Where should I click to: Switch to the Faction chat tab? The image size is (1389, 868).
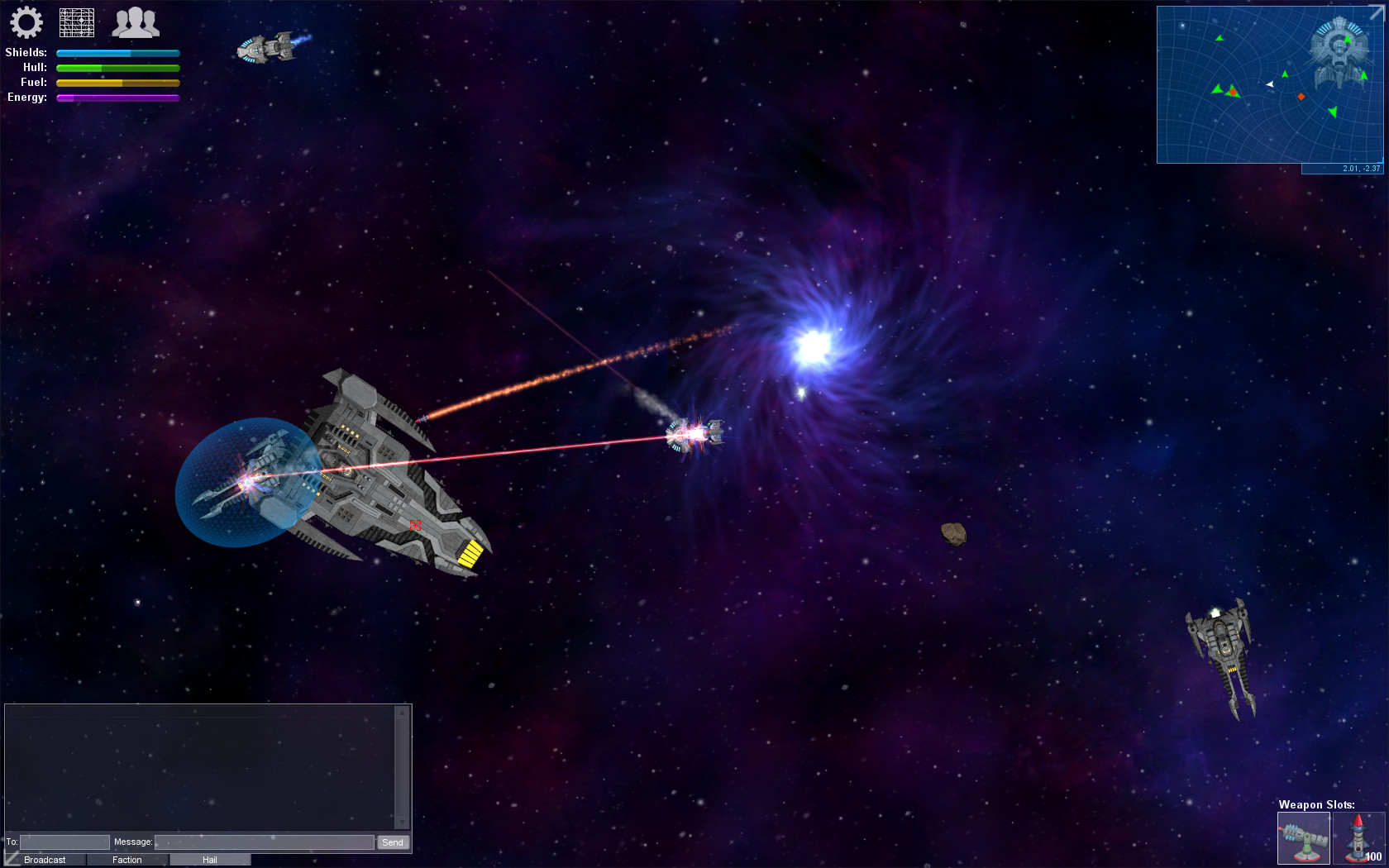click(x=126, y=860)
